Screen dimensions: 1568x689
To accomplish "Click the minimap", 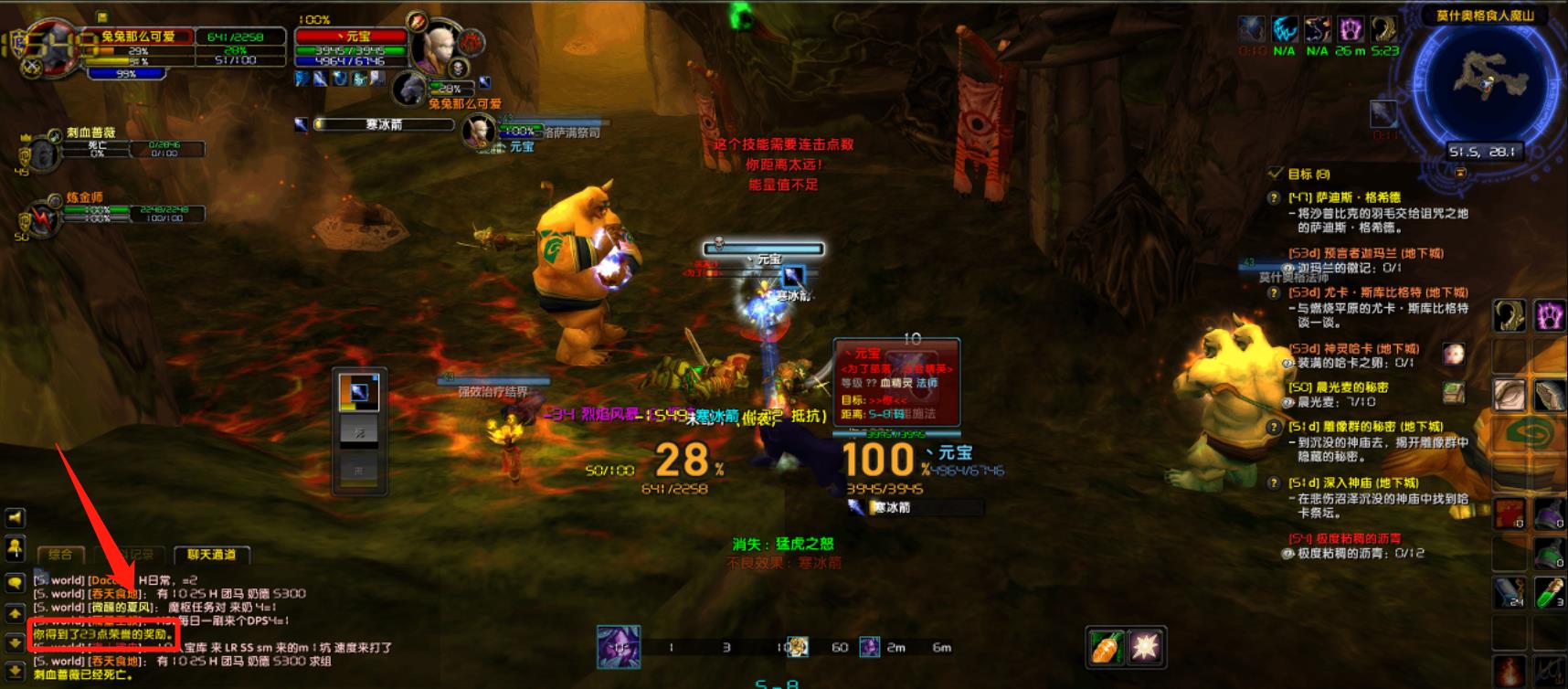I will click(x=1484, y=80).
